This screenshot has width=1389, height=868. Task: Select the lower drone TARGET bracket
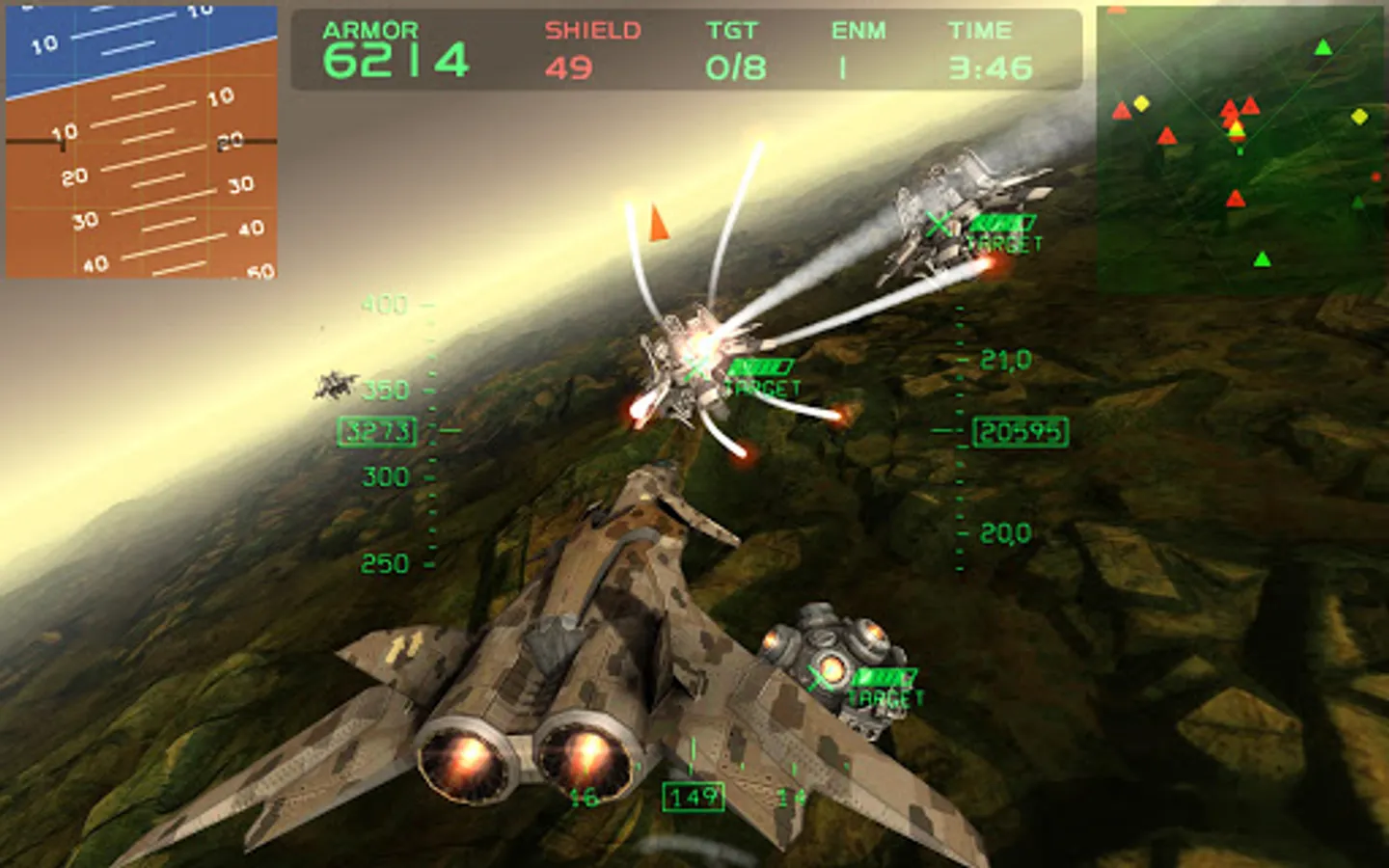tap(822, 678)
